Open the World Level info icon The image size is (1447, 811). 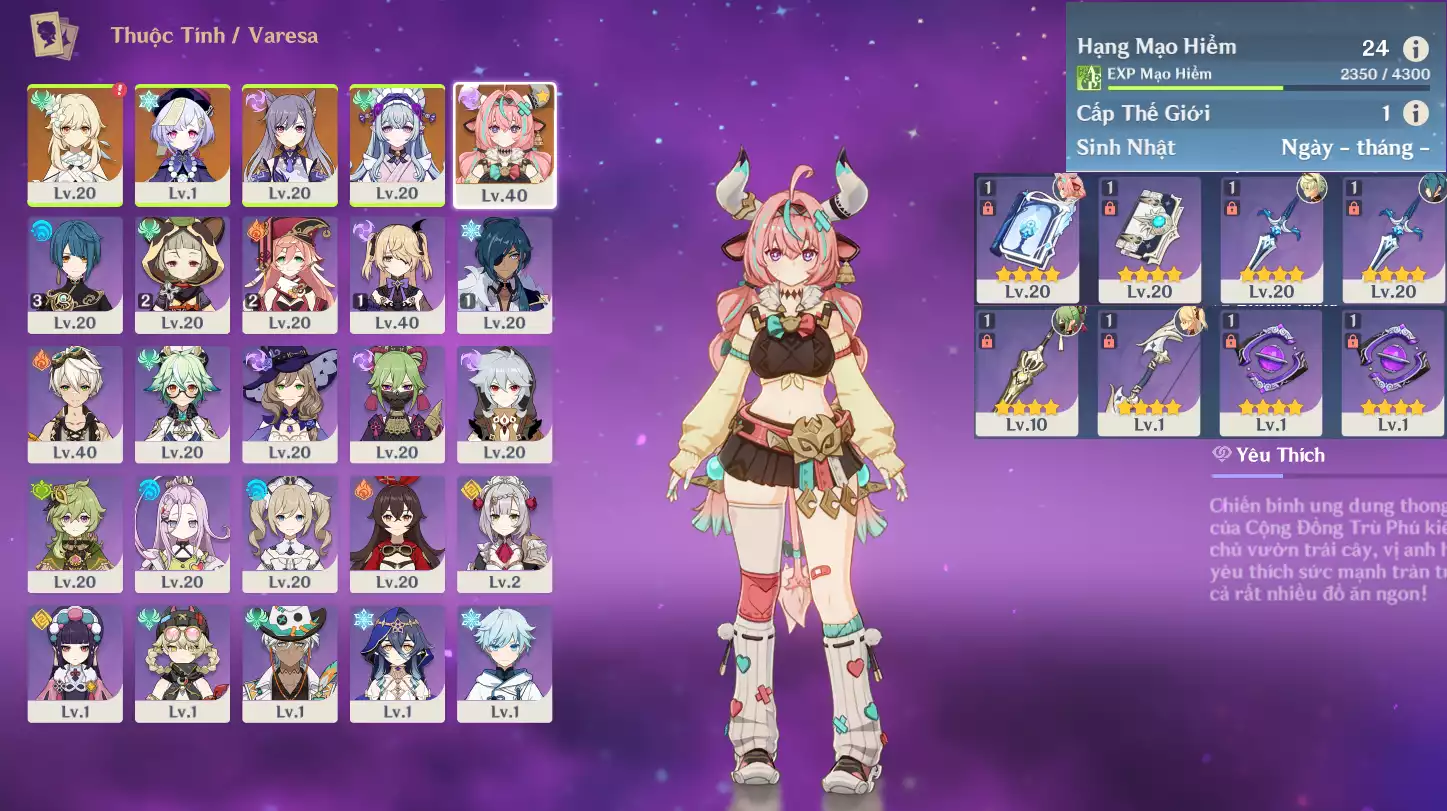point(1415,113)
